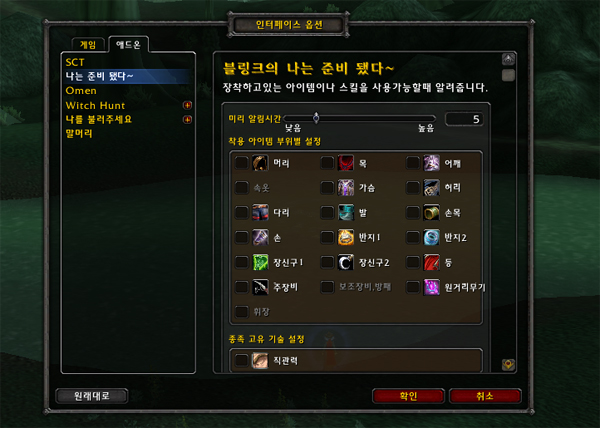Confirm settings with the 확인 button

point(408,395)
